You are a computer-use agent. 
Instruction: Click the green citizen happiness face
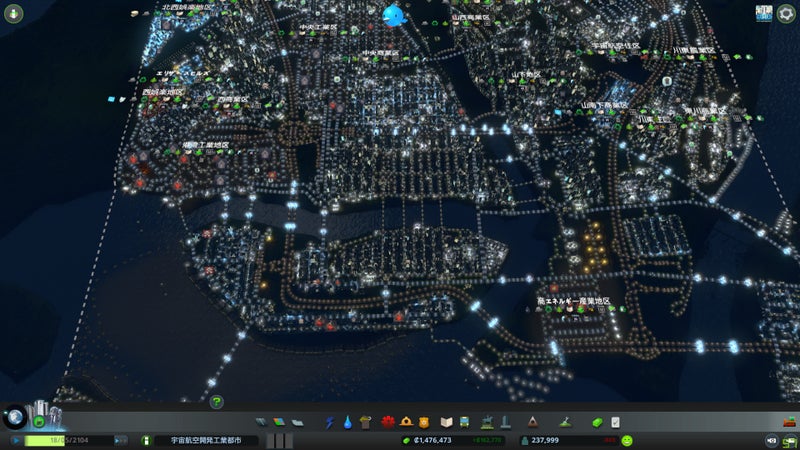pos(627,440)
